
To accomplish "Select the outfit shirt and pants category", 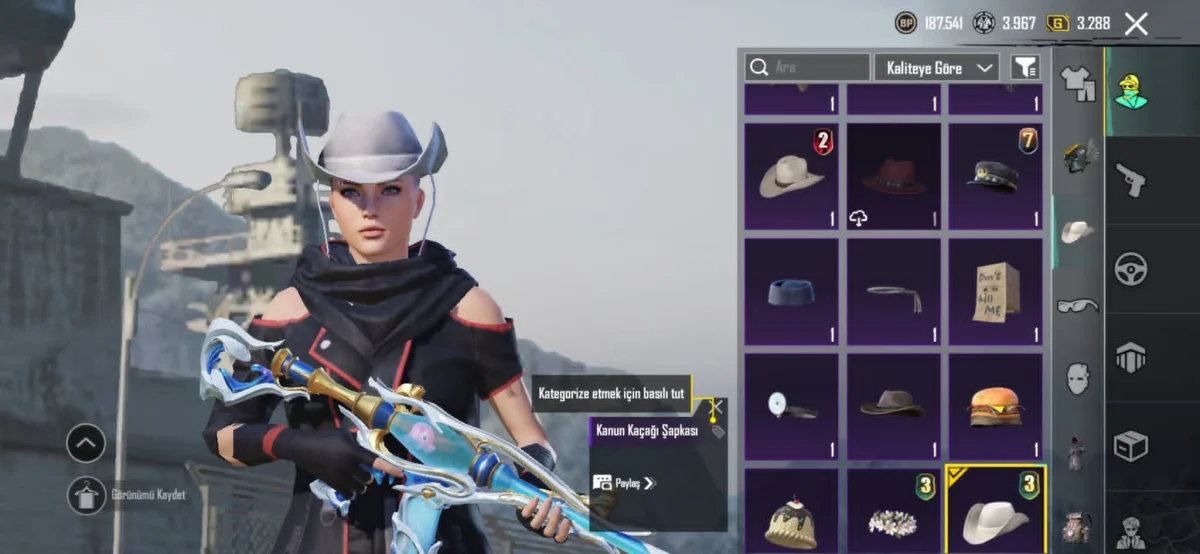I will [1077, 84].
